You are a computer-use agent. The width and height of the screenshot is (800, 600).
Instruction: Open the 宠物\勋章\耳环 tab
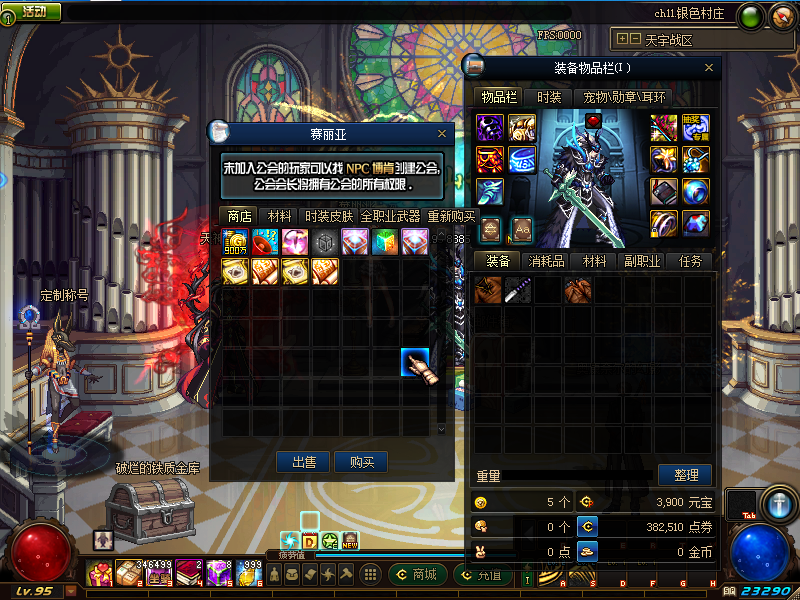[x=624, y=97]
